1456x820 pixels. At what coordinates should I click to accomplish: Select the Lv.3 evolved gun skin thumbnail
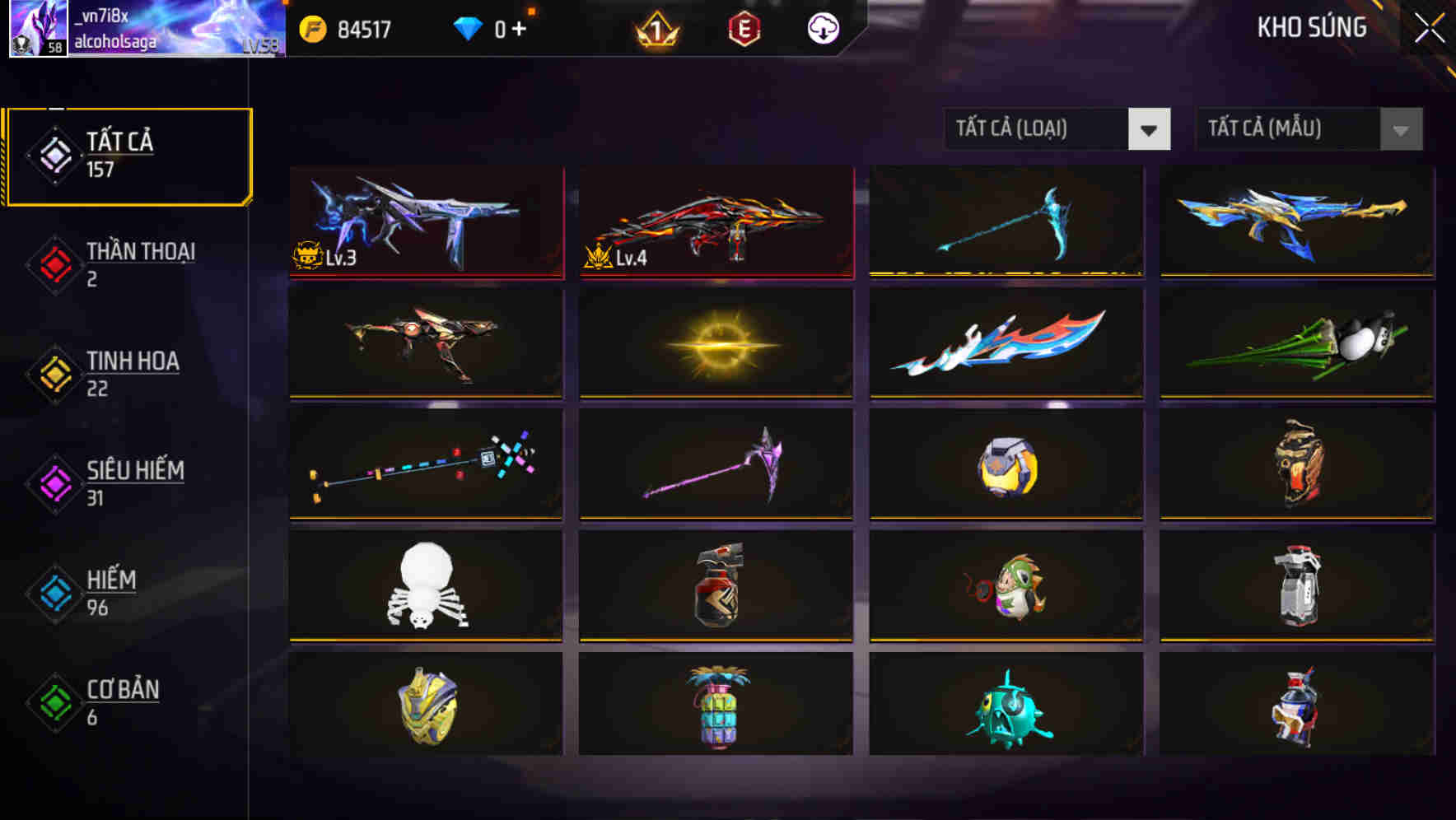tap(425, 222)
